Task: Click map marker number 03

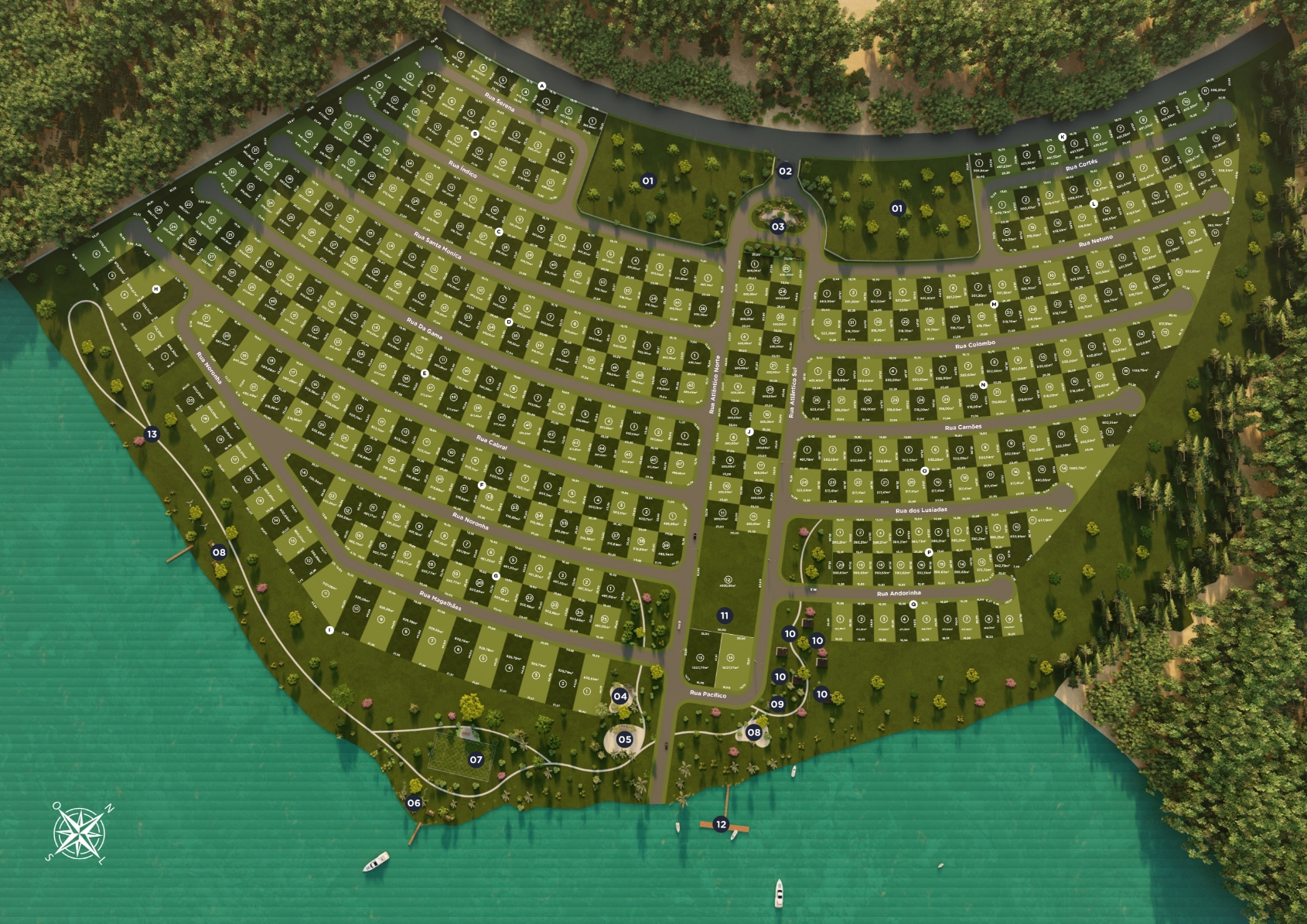Action: (778, 227)
